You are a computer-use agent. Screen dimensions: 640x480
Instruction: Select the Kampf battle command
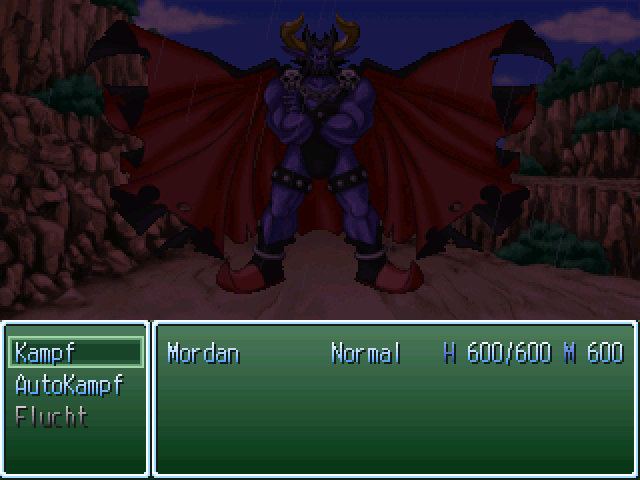tap(76, 352)
